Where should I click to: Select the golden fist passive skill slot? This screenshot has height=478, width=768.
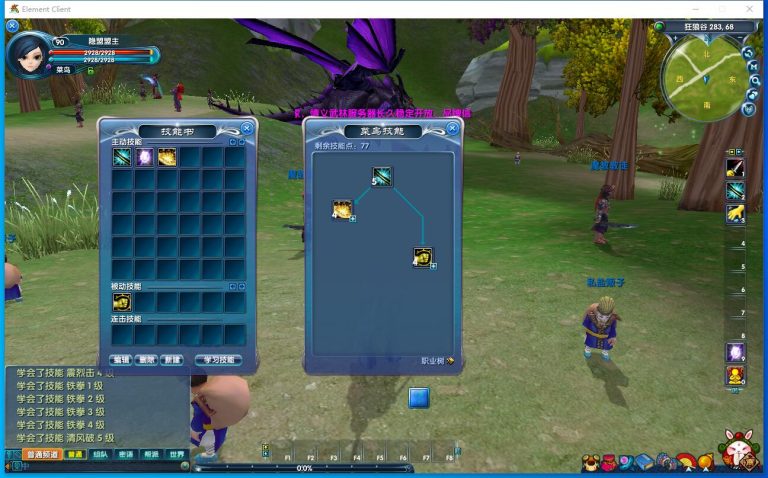[x=122, y=302]
